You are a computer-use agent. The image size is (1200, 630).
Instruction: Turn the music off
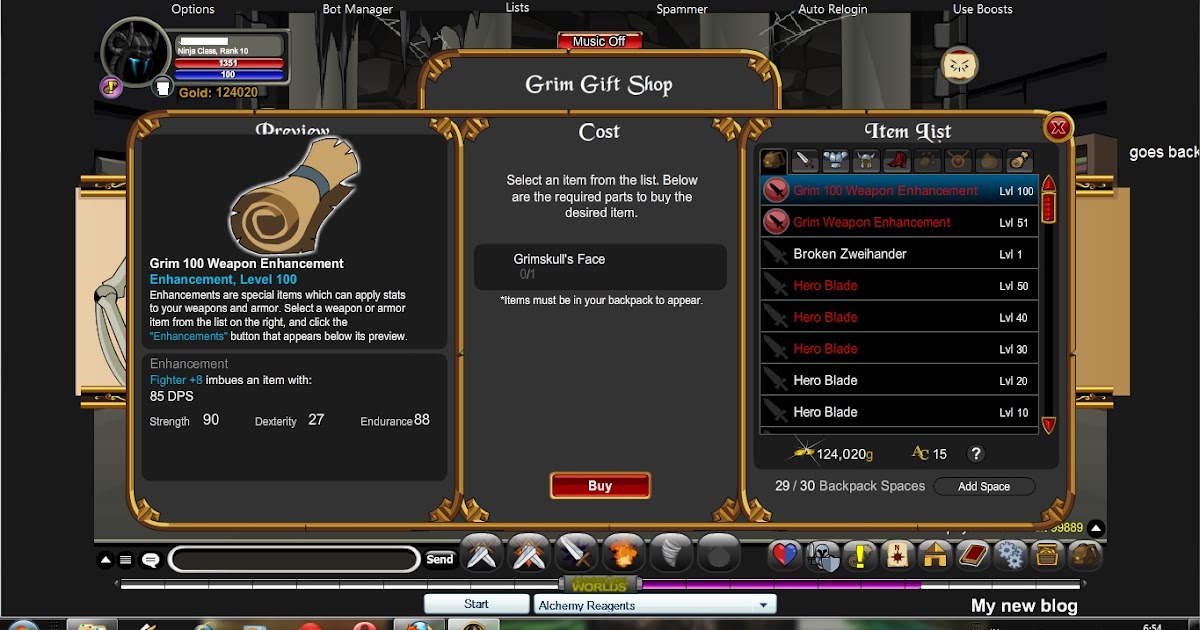tap(599, 42)
